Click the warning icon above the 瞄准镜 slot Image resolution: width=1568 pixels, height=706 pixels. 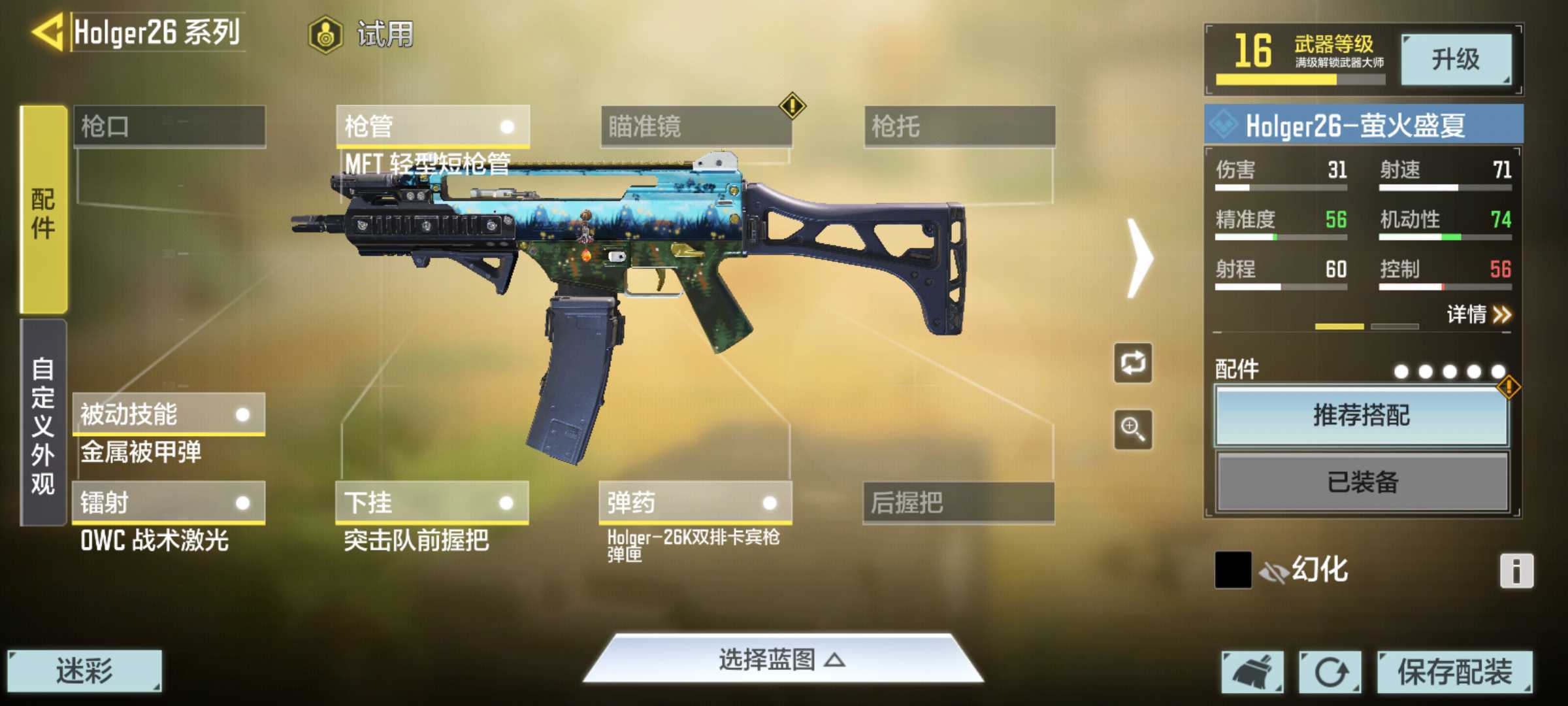click(792, 105)
